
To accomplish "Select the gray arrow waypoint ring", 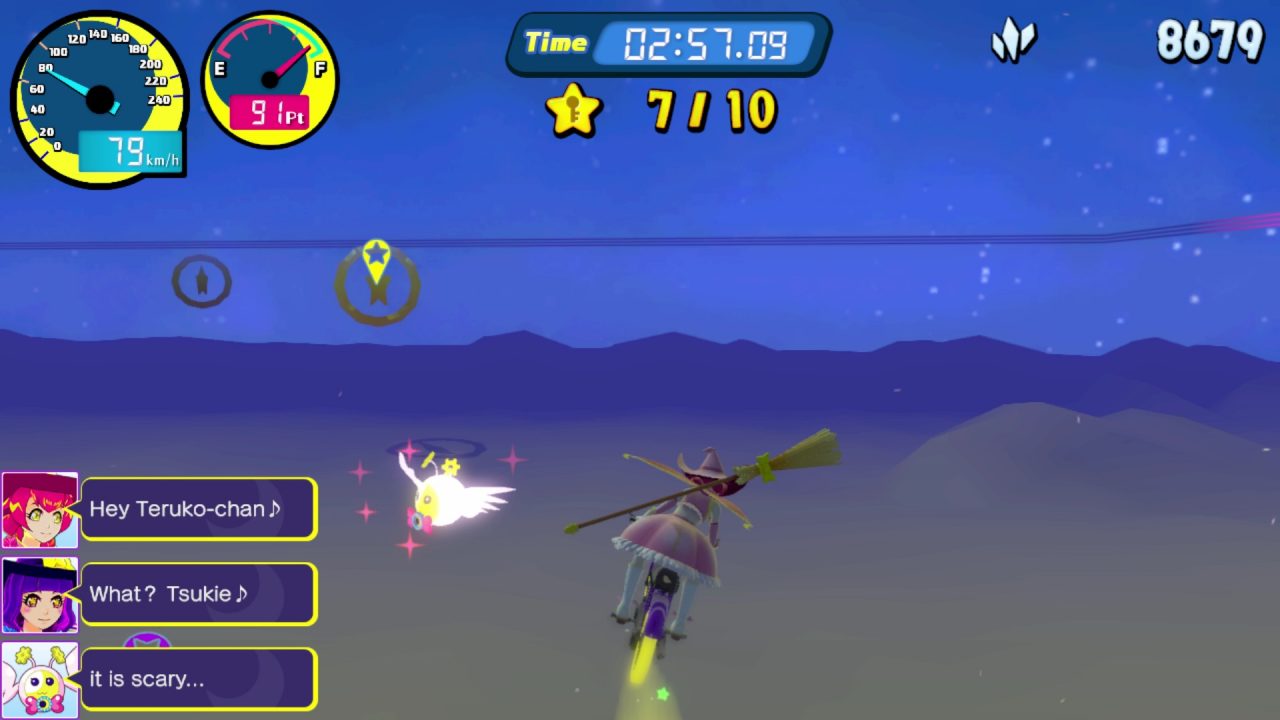I will [x=201, y=282].
